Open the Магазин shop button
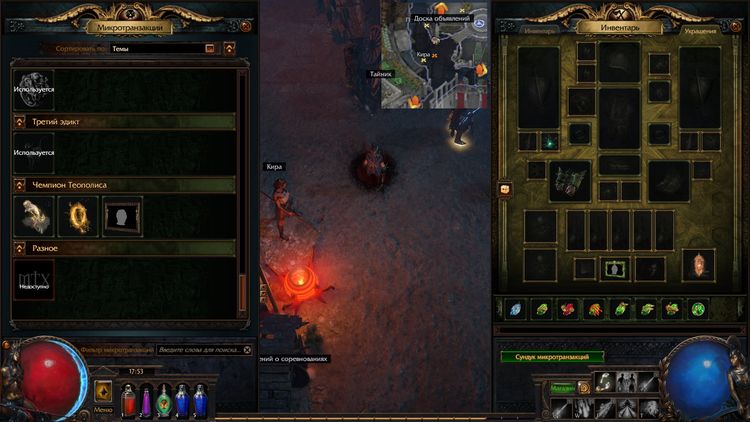The image size is (750, 422). click(x=563, y=388)
